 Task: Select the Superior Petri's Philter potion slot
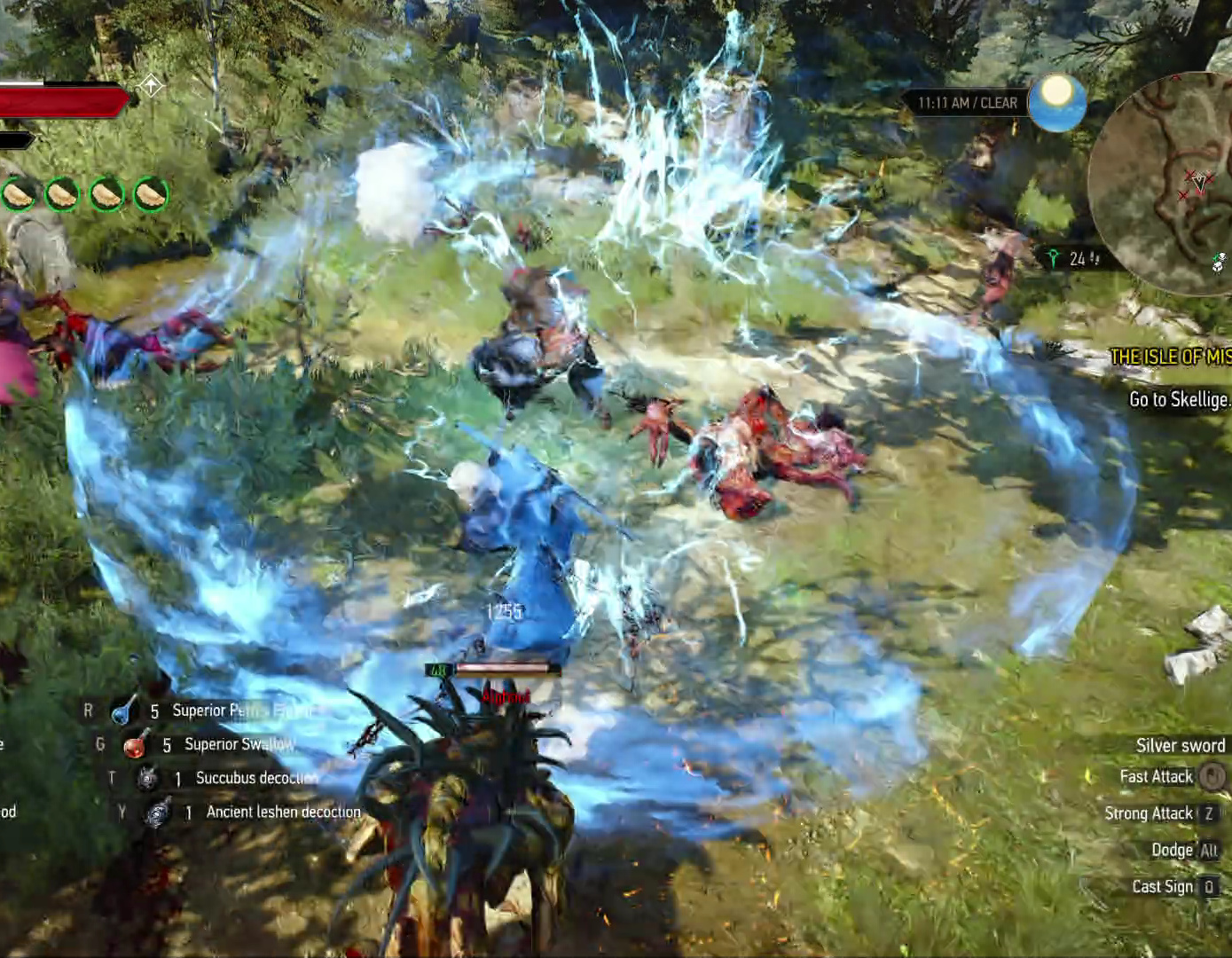pos(124,711)
